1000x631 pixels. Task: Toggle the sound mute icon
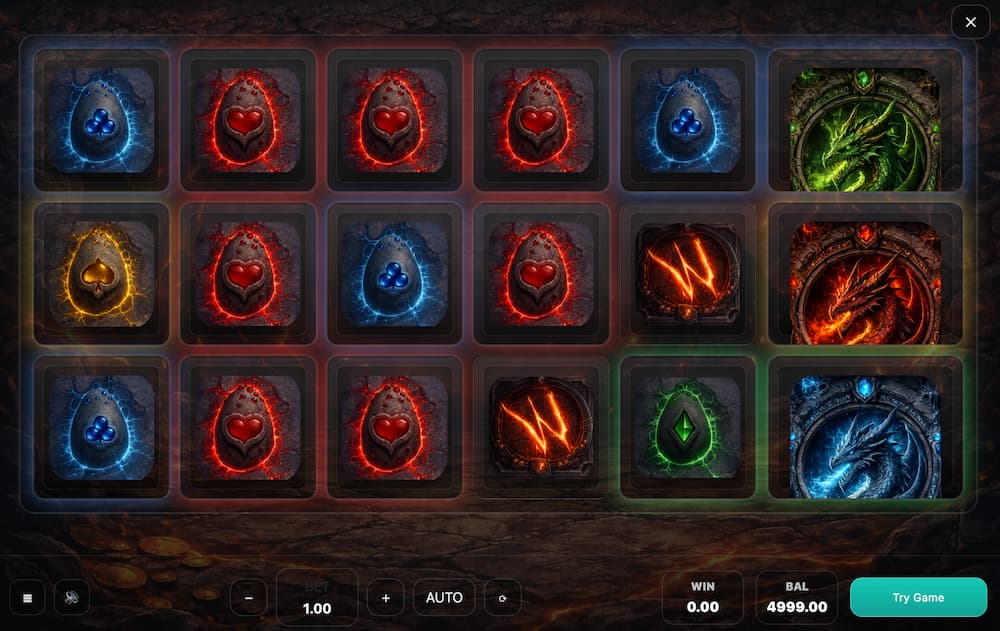pos(72,598)
